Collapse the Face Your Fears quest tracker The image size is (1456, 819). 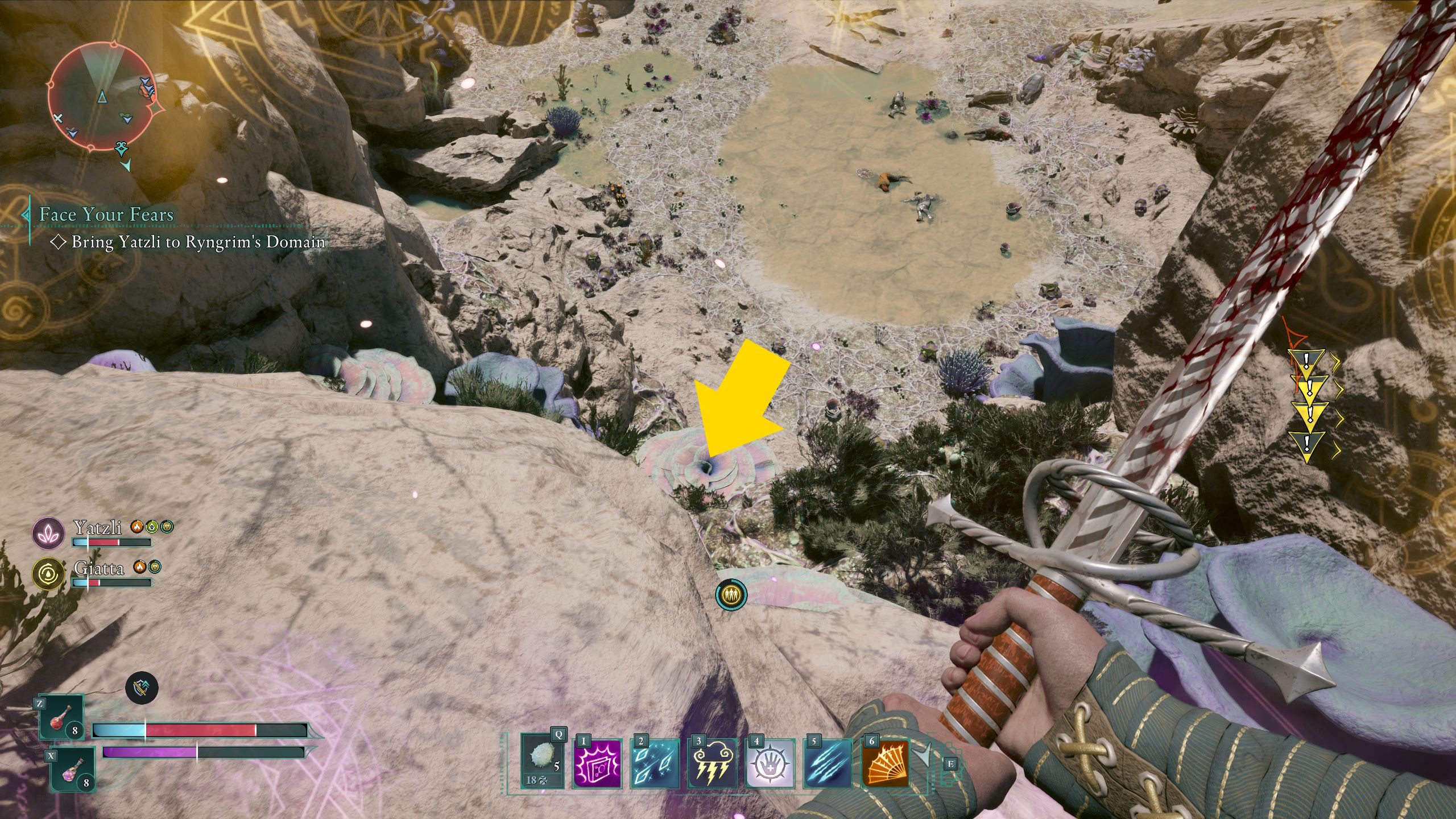click(27, 215)
